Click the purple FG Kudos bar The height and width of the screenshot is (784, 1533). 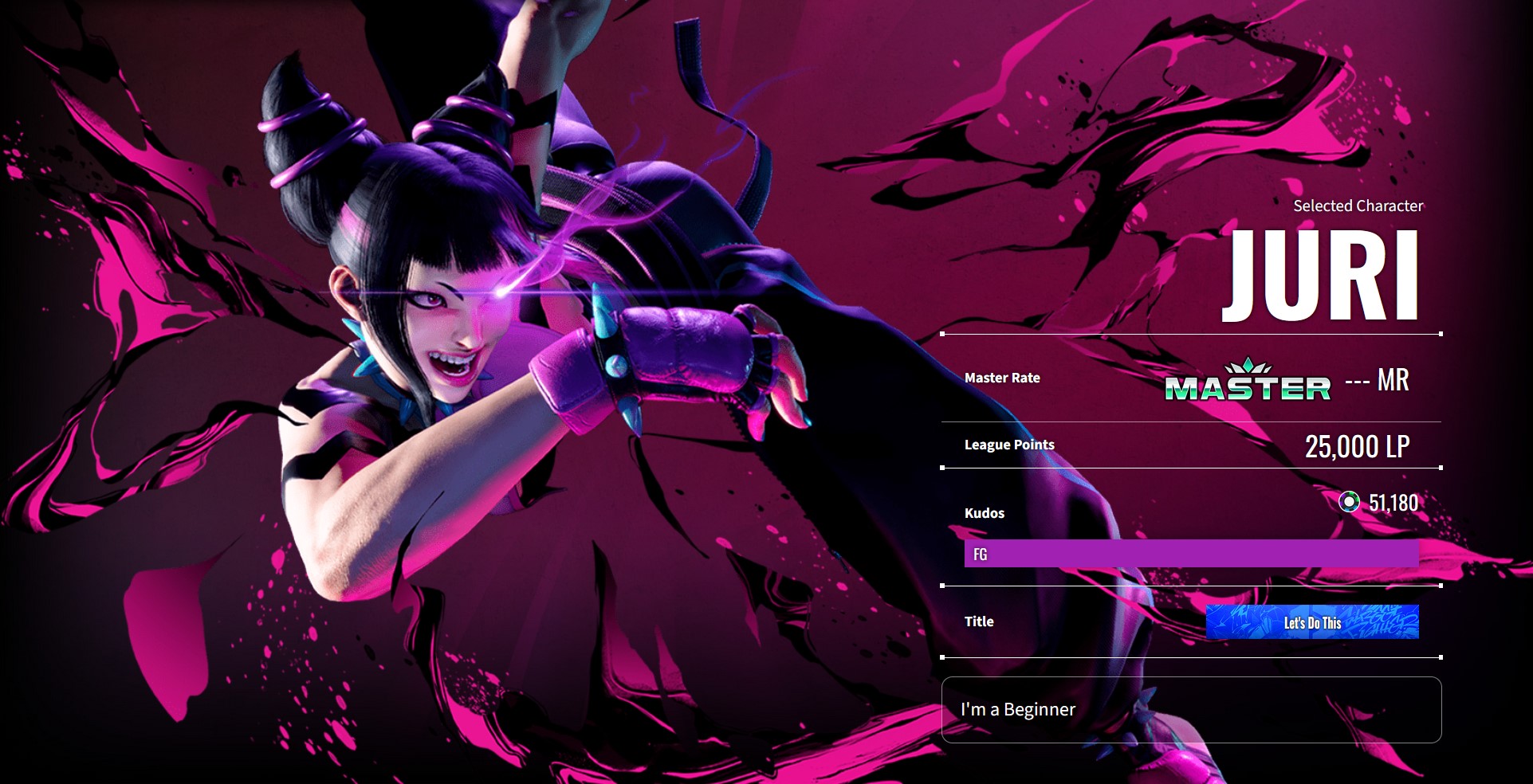coord(1191,554)
